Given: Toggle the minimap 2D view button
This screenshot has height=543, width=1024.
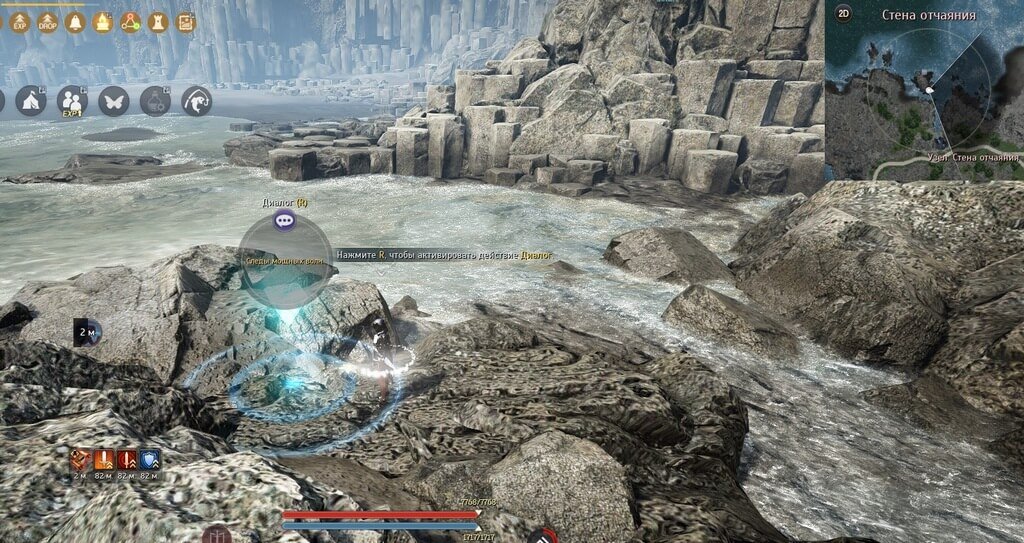Looking at the screenshot, I should click(x=843, y=14).
